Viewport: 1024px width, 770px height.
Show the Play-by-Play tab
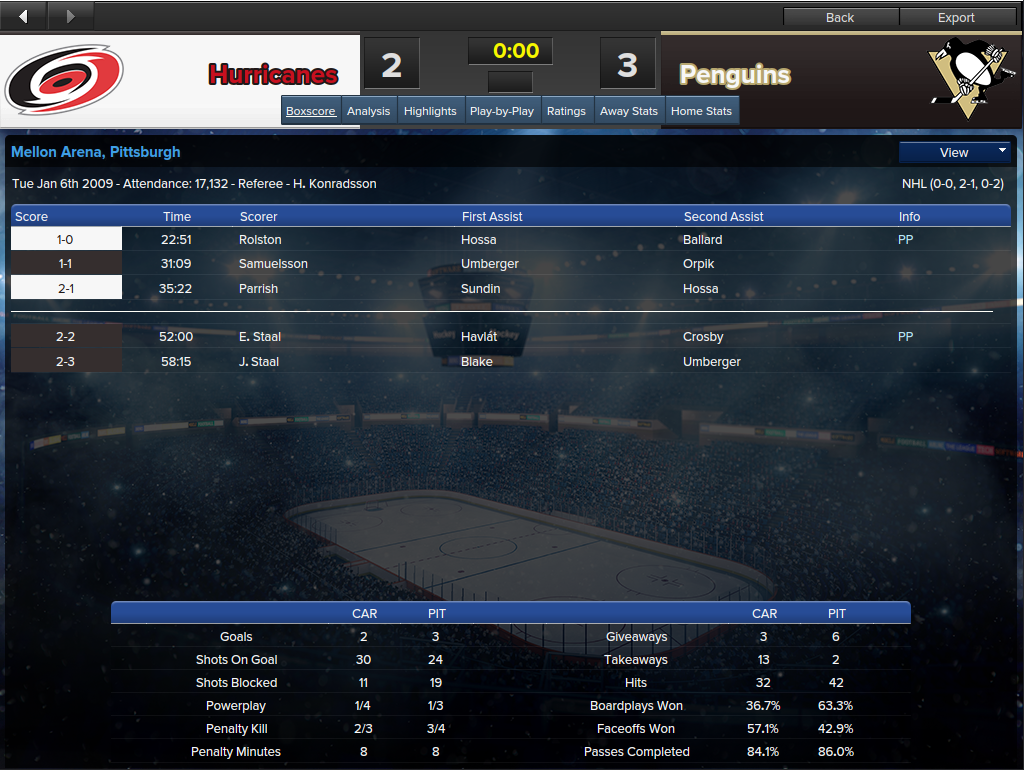[x=502, y=111]
